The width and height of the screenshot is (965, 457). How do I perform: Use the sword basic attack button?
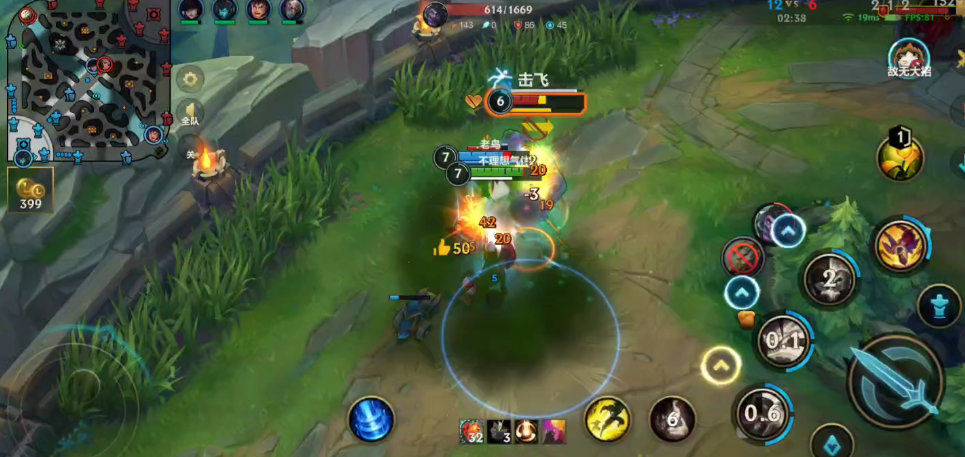click(896, 380)
